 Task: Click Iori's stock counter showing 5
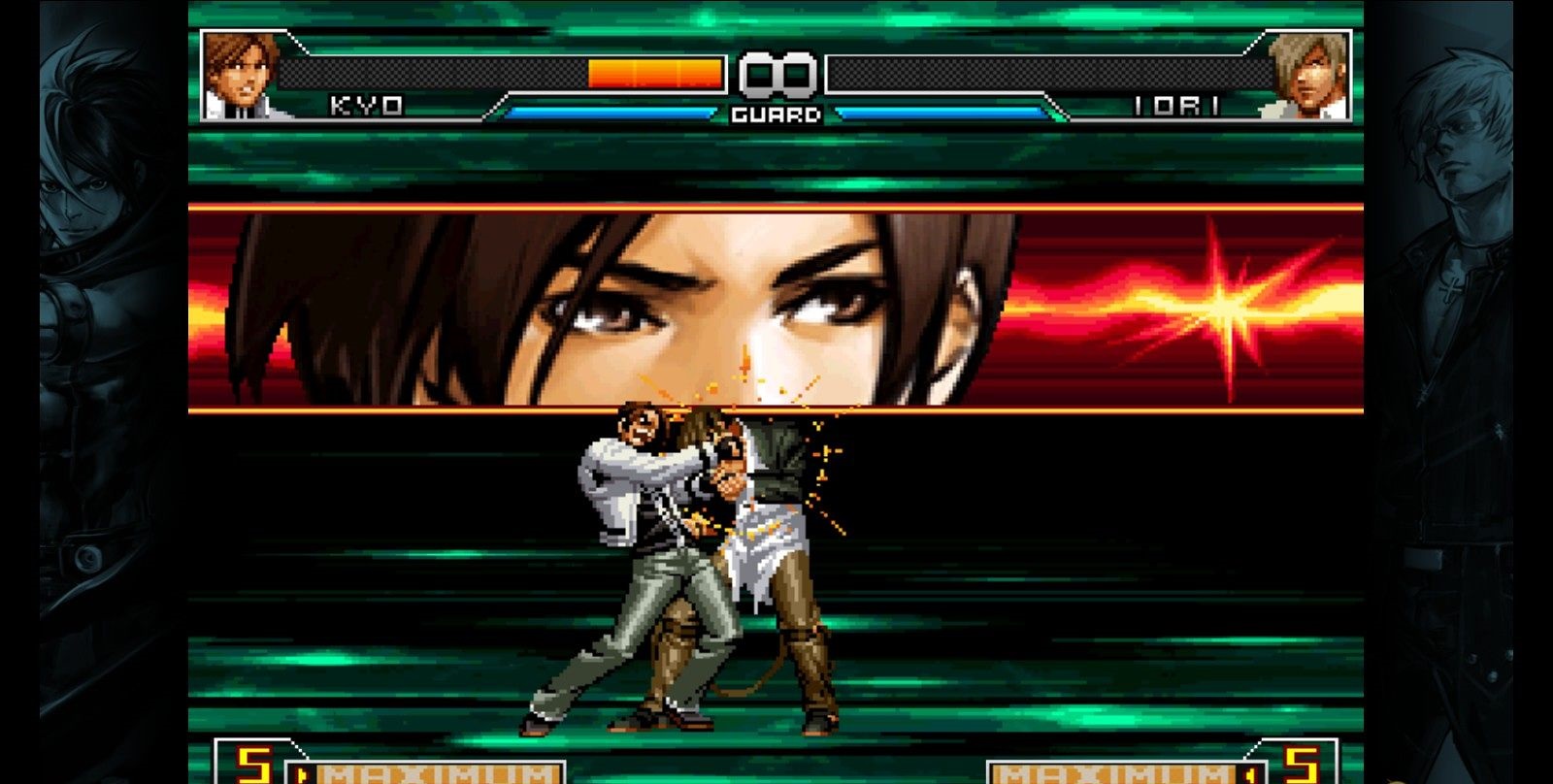[1300, 766]
